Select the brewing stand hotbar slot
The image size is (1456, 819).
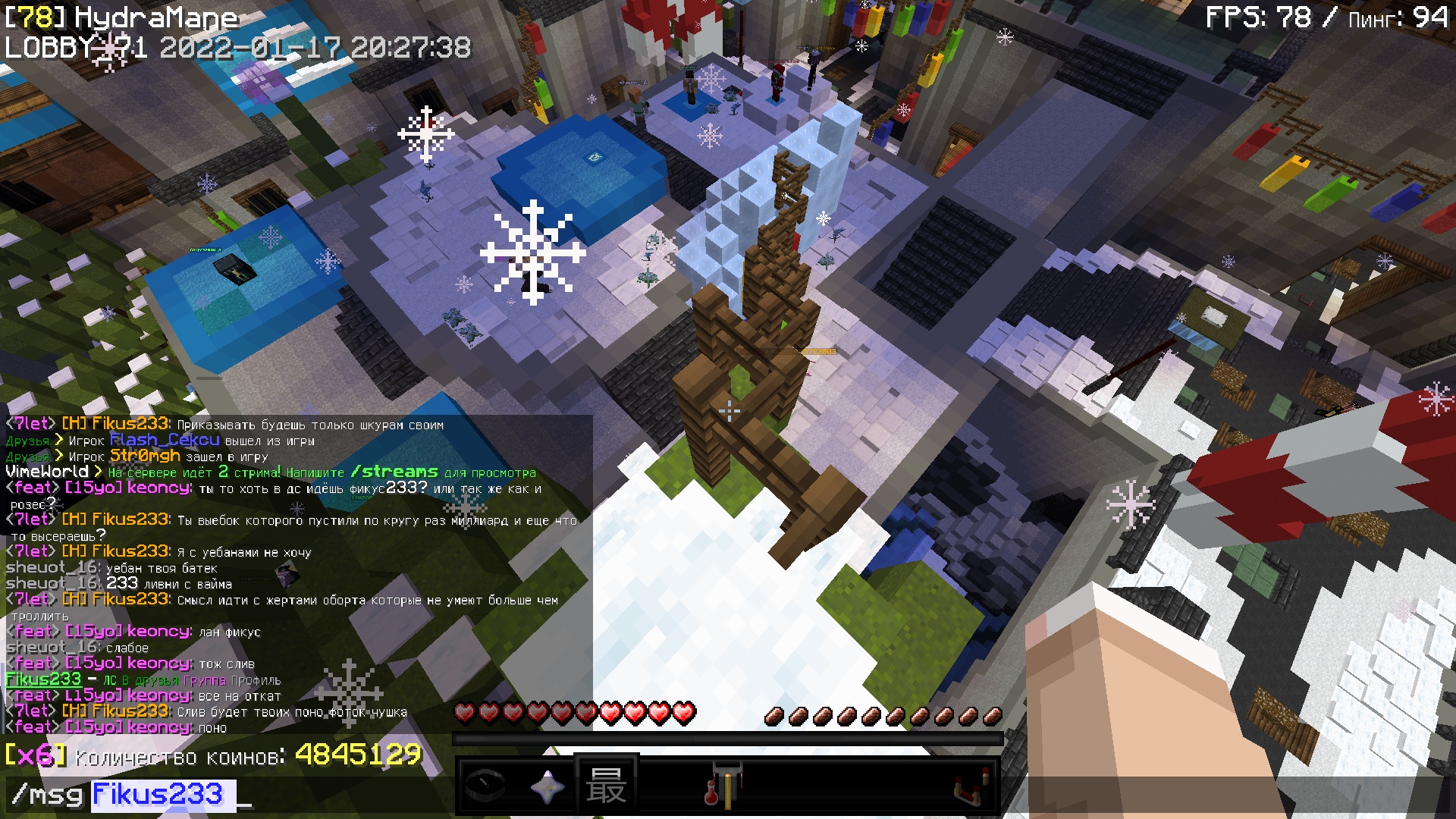coord(726,786)
